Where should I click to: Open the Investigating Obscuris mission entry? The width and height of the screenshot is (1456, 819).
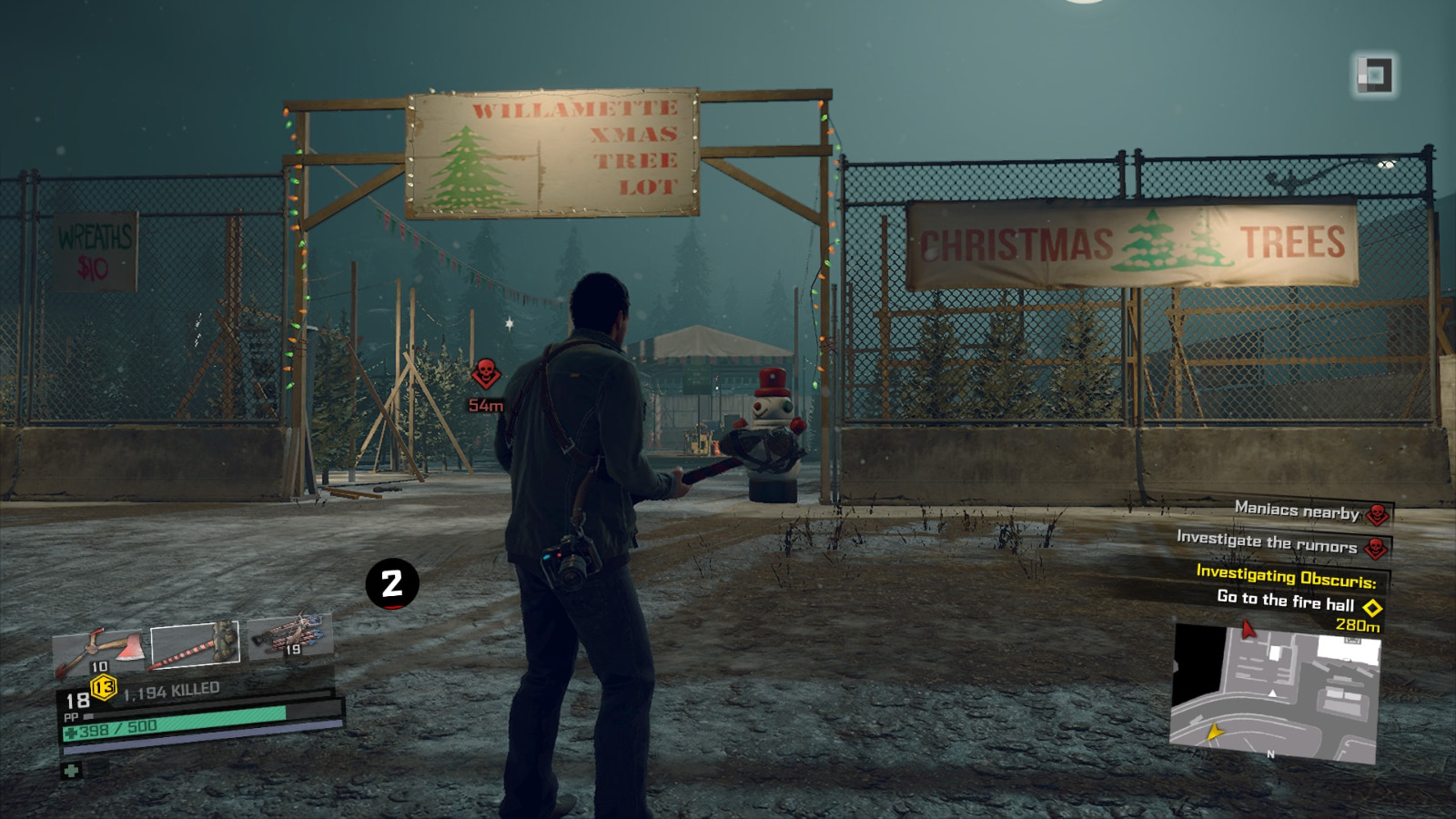[1285, 573]
